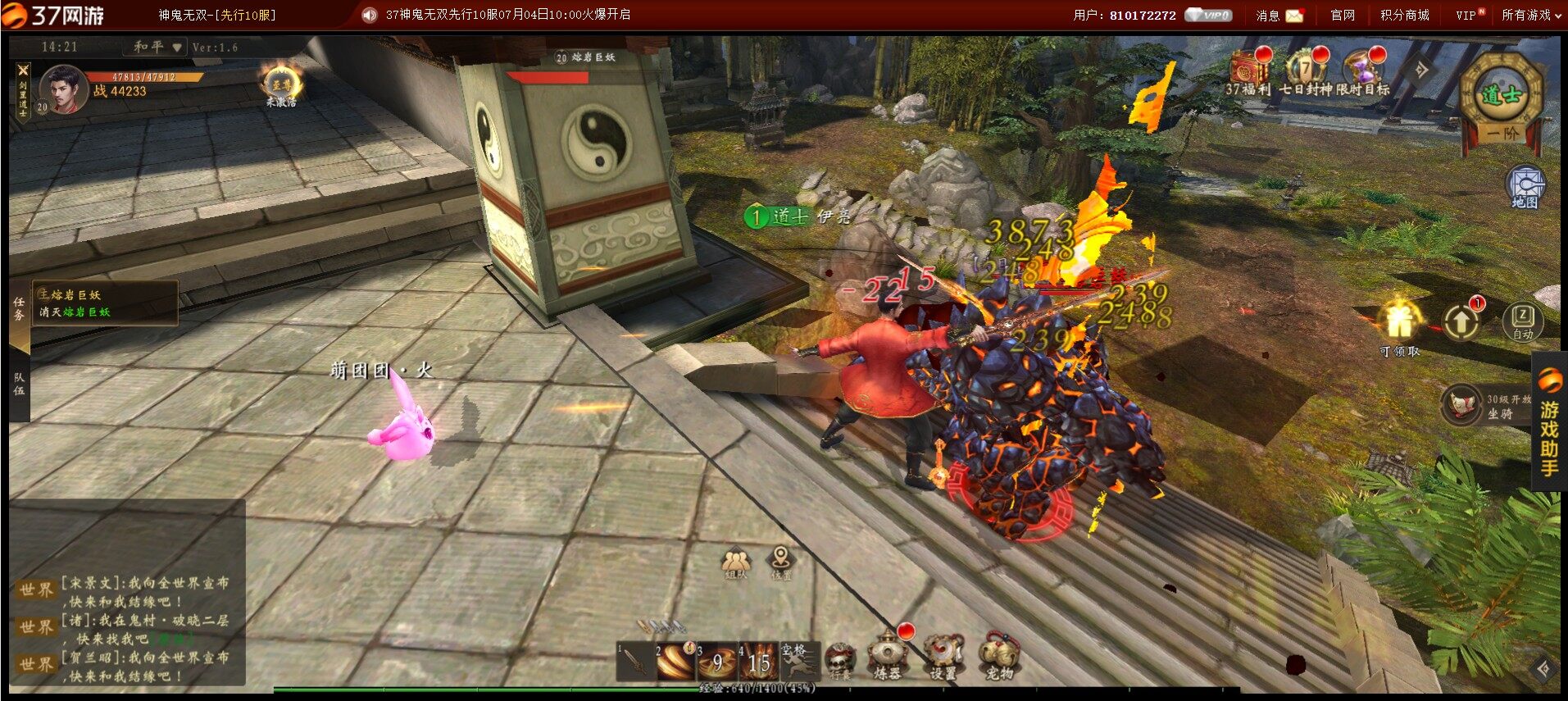Click the 位置 location button

tap(781, 563)
